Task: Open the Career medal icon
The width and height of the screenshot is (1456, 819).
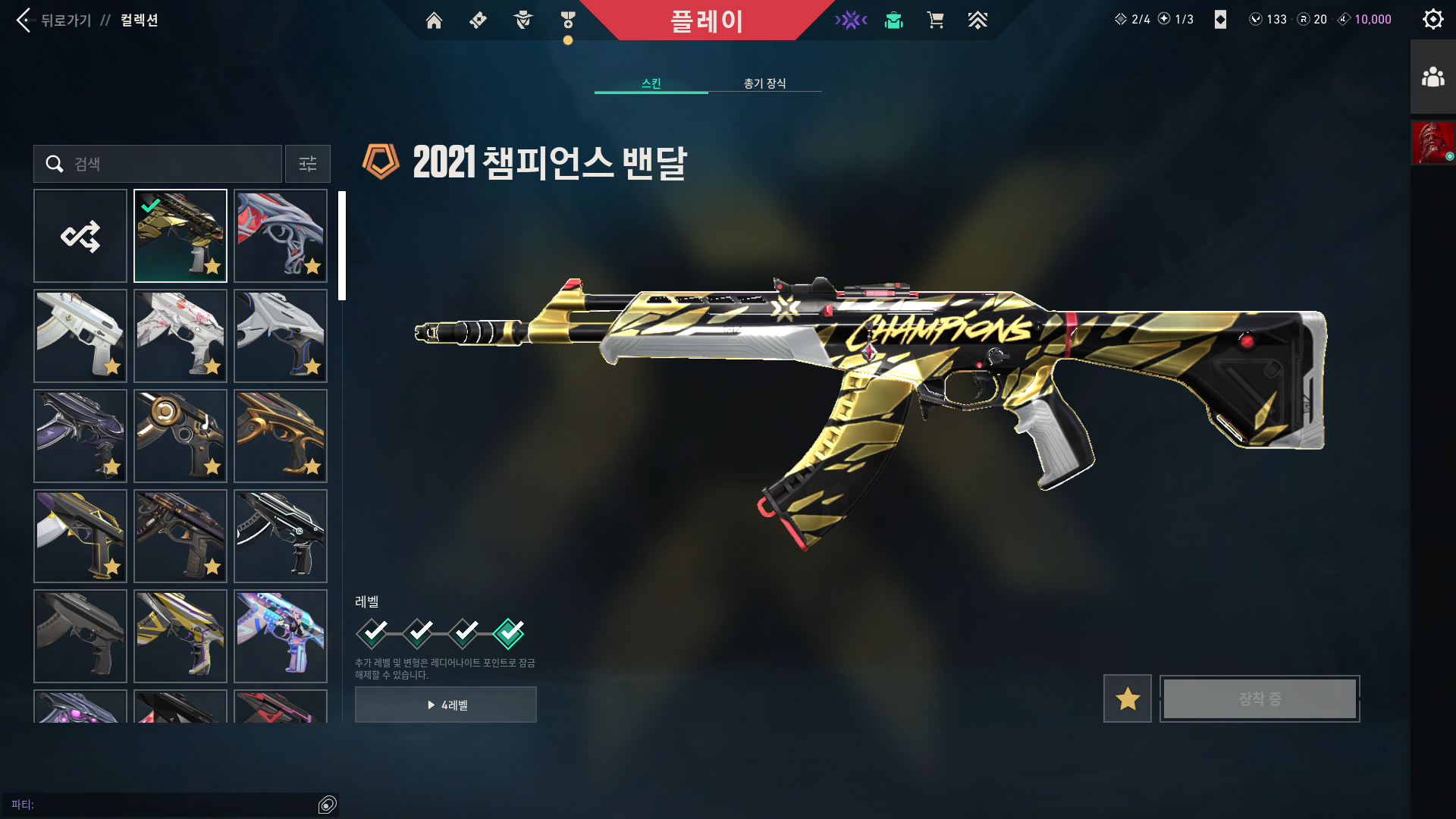Action: point(566,20)
